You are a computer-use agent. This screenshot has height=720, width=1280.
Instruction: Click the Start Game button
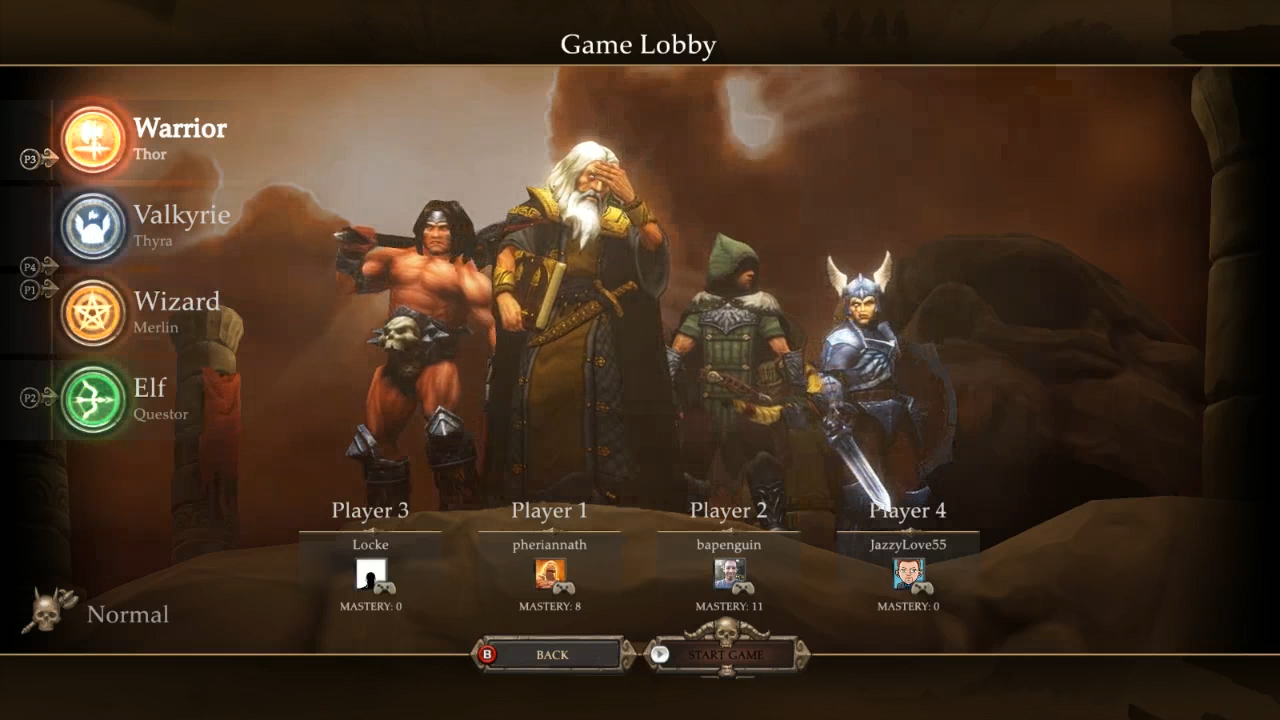(725, 655)
